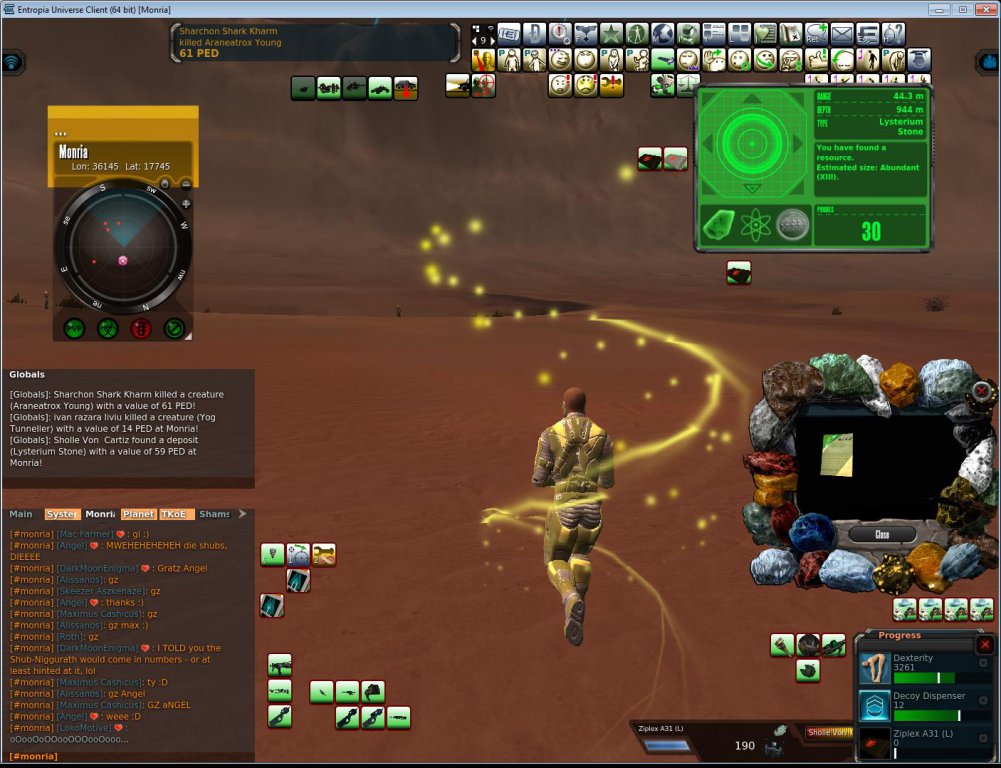Screen dimensions: 1001x768
Task: Open the mail envelope icon
Action: point(842,34)
